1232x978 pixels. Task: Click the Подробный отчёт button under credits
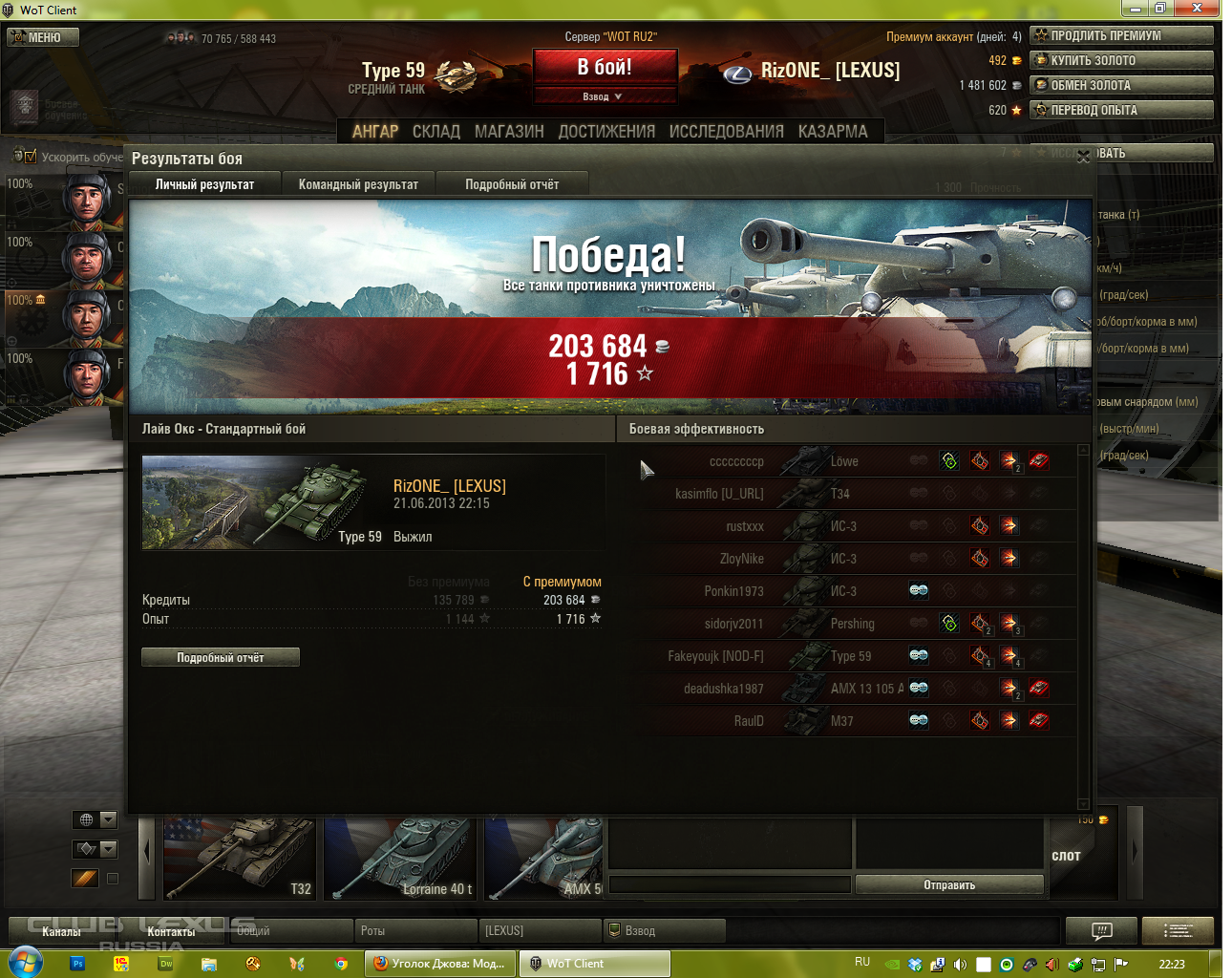(221, 657)
